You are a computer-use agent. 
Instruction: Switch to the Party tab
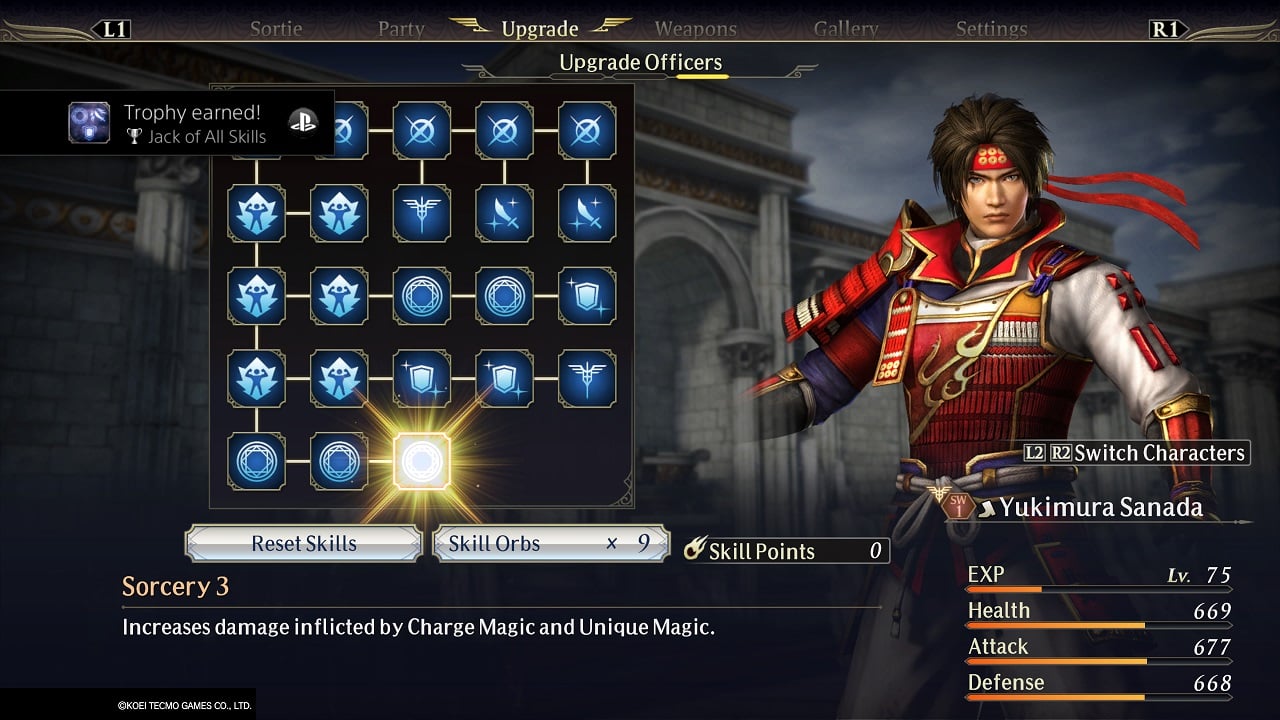[401, 29]
